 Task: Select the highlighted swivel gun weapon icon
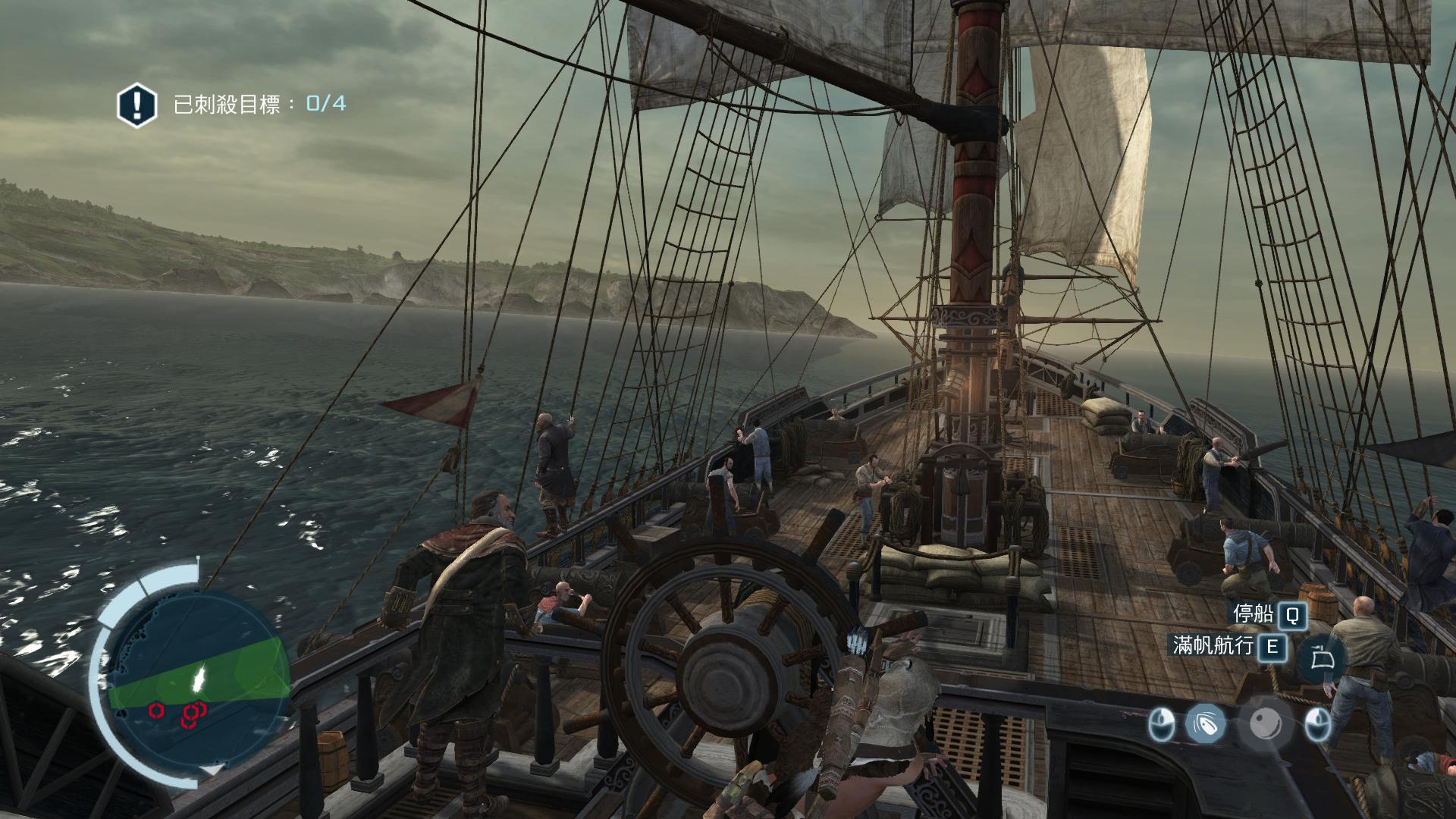[x=1204, y=723]
